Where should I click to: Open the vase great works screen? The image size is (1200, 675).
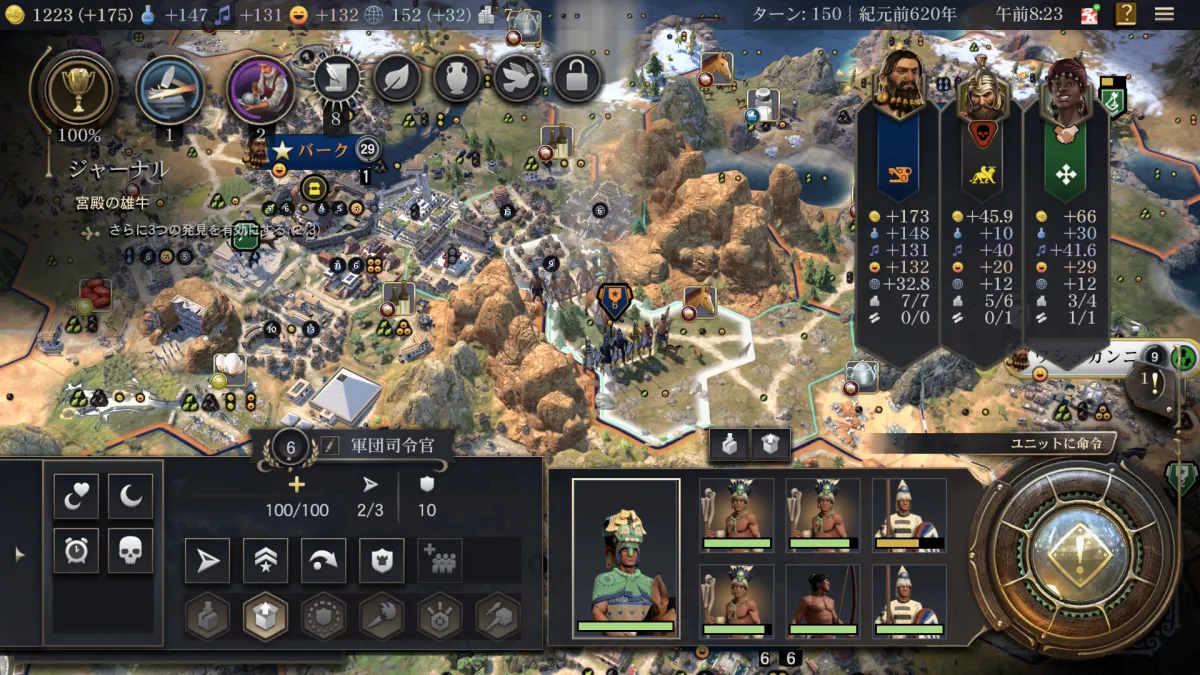click(x=457, y=78)
